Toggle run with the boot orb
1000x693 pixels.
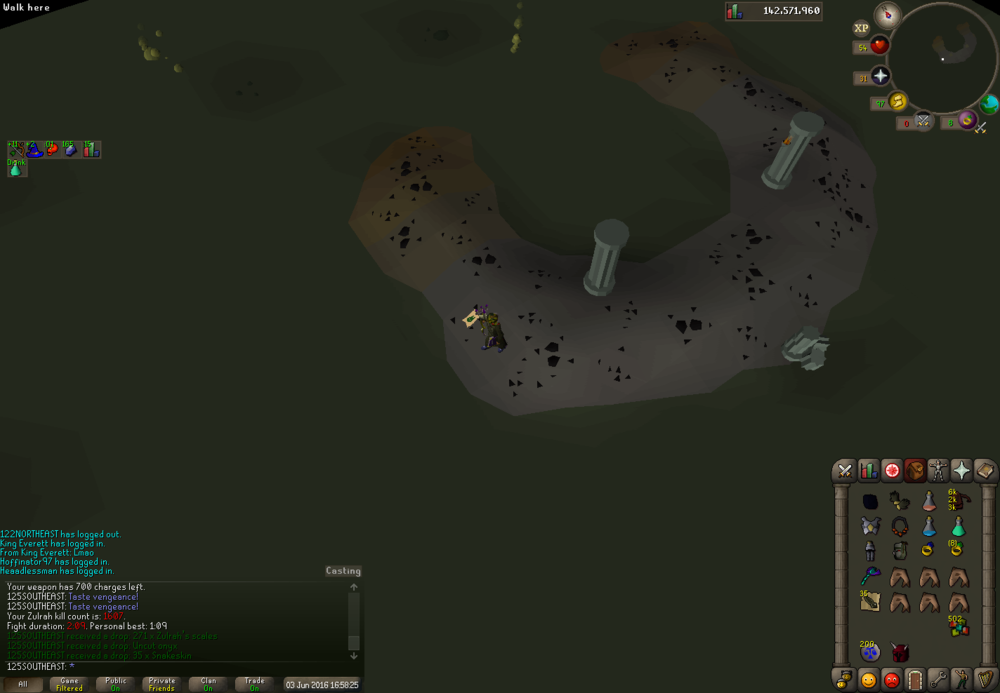pos(897,102)
